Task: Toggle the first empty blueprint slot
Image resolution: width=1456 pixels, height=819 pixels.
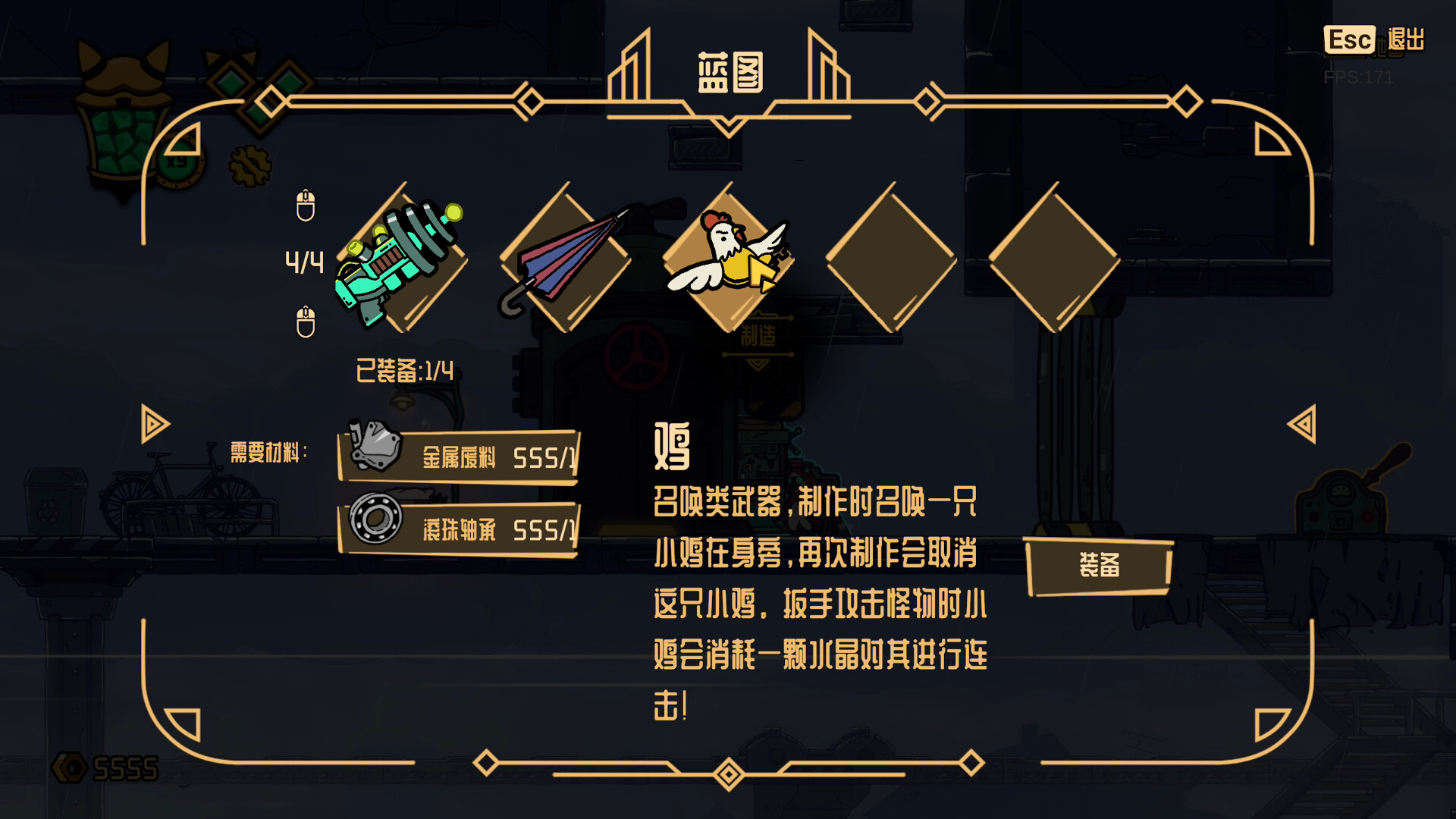Action: click(891, 258)
